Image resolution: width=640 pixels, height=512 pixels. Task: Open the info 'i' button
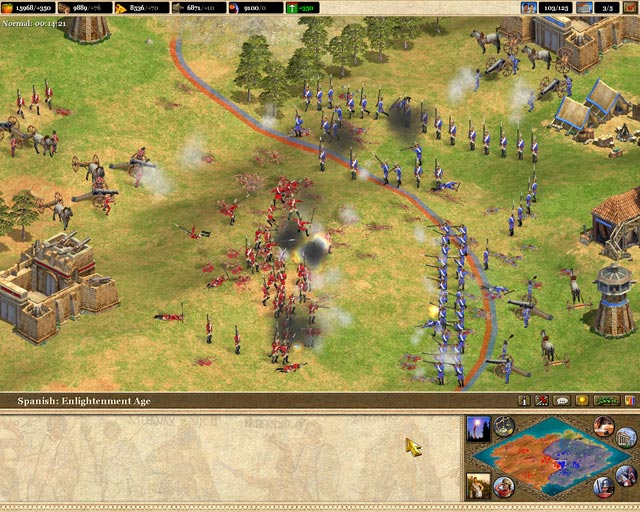click(x=522, y=400)
